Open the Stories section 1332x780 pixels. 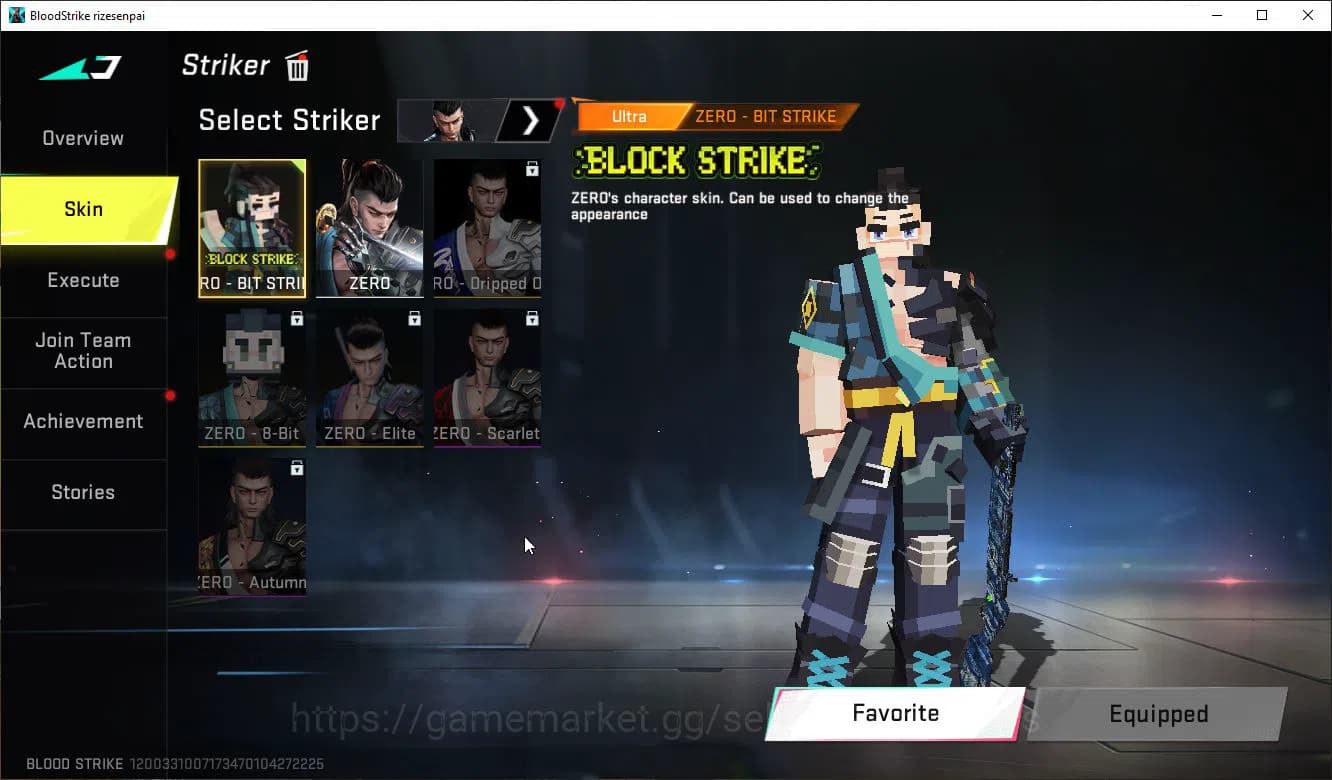tap(83, 492)
